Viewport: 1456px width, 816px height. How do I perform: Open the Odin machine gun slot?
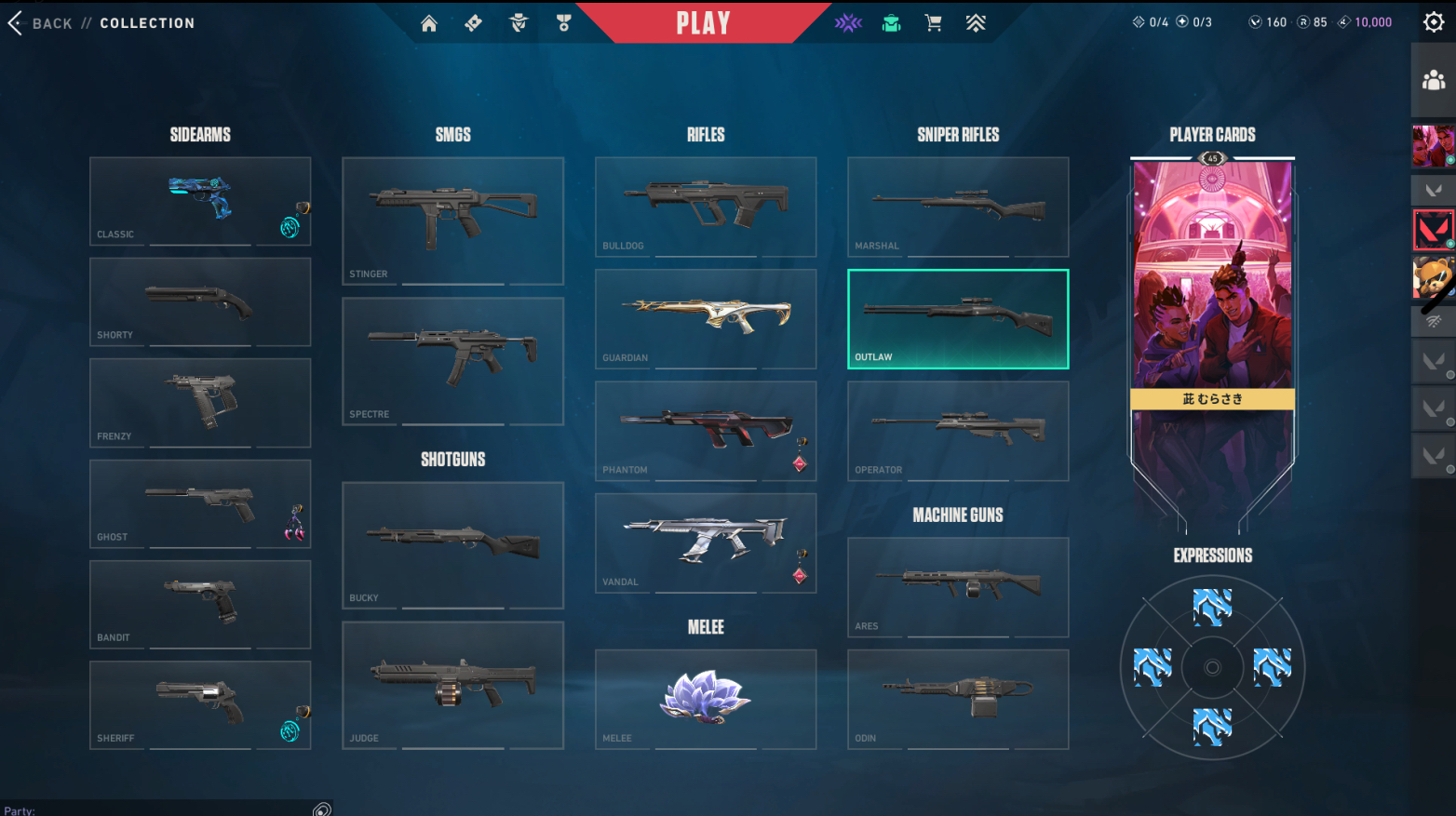click(x=958, y=699)
